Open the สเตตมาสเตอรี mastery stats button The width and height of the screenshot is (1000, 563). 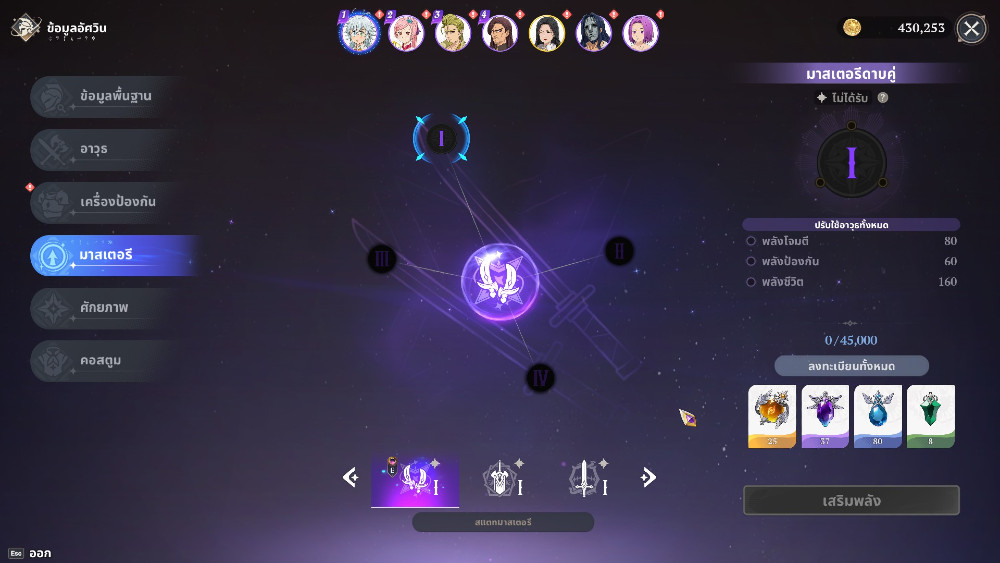tap(503, 522)
